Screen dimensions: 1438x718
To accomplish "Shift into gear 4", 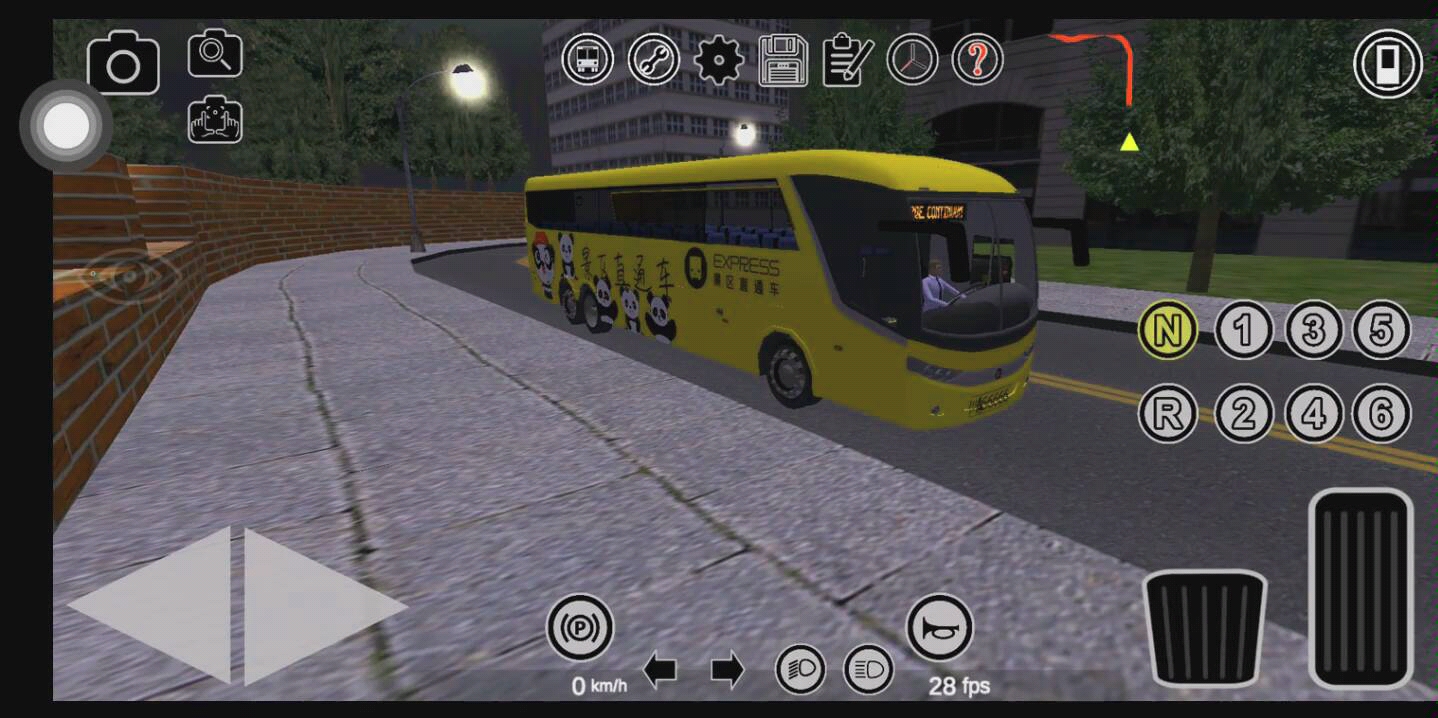I will tap(1313, 413).
